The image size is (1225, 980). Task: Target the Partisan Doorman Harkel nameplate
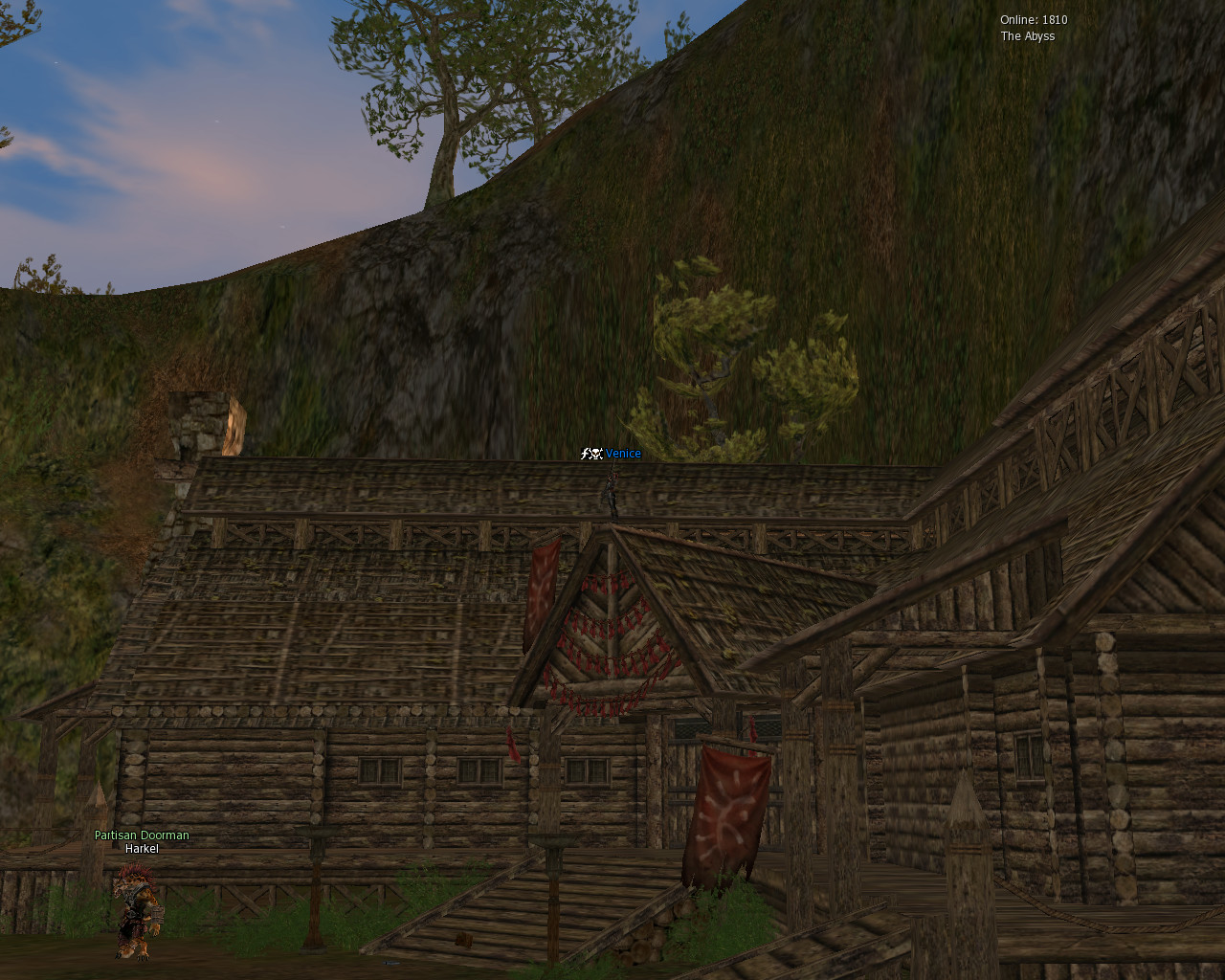point(142,842)
